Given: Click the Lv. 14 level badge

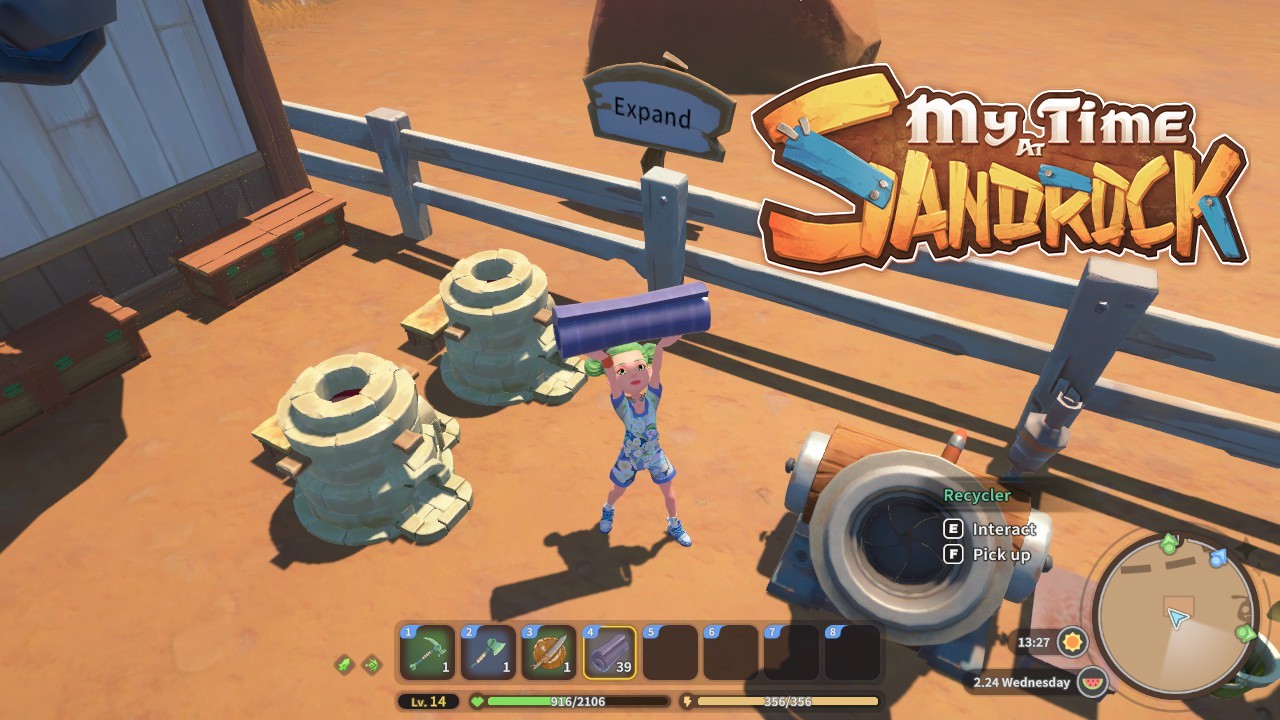Looking at the screenshot, I should click(x=428, y=701).
